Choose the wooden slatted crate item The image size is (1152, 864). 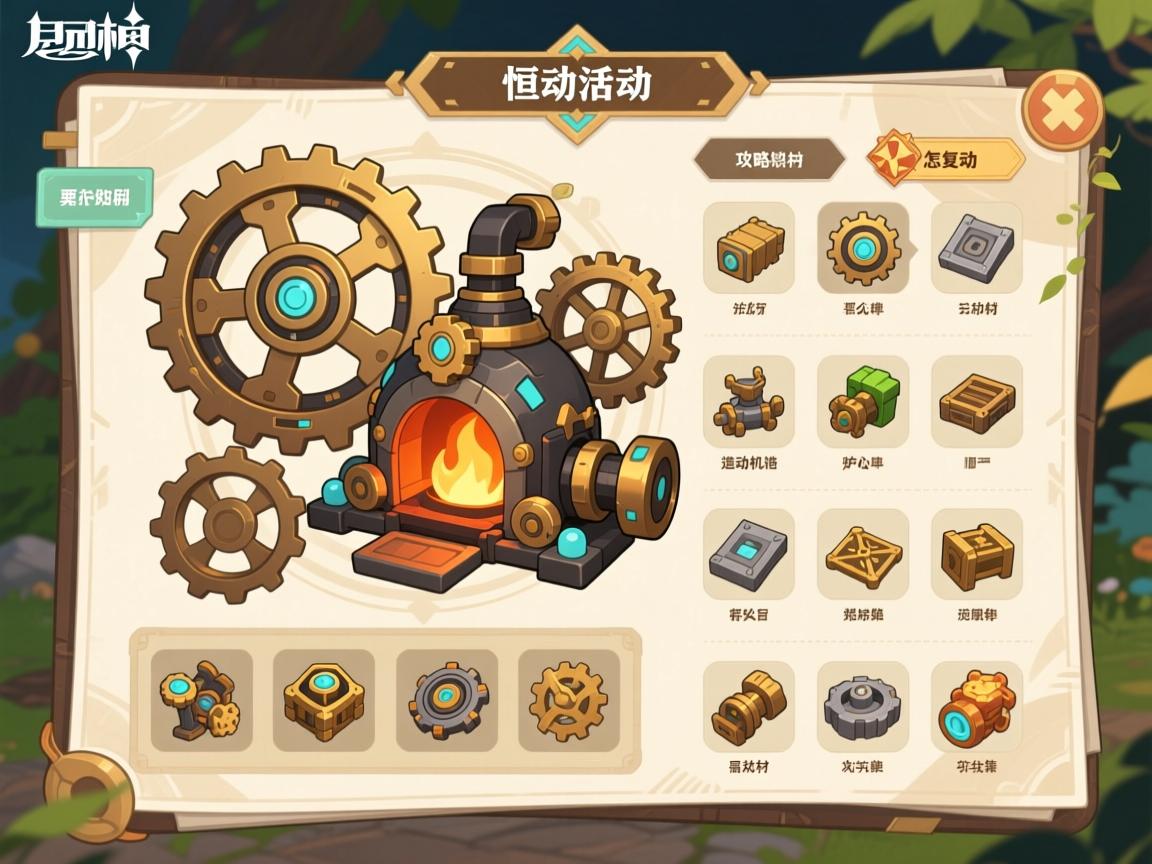point(976,402)
